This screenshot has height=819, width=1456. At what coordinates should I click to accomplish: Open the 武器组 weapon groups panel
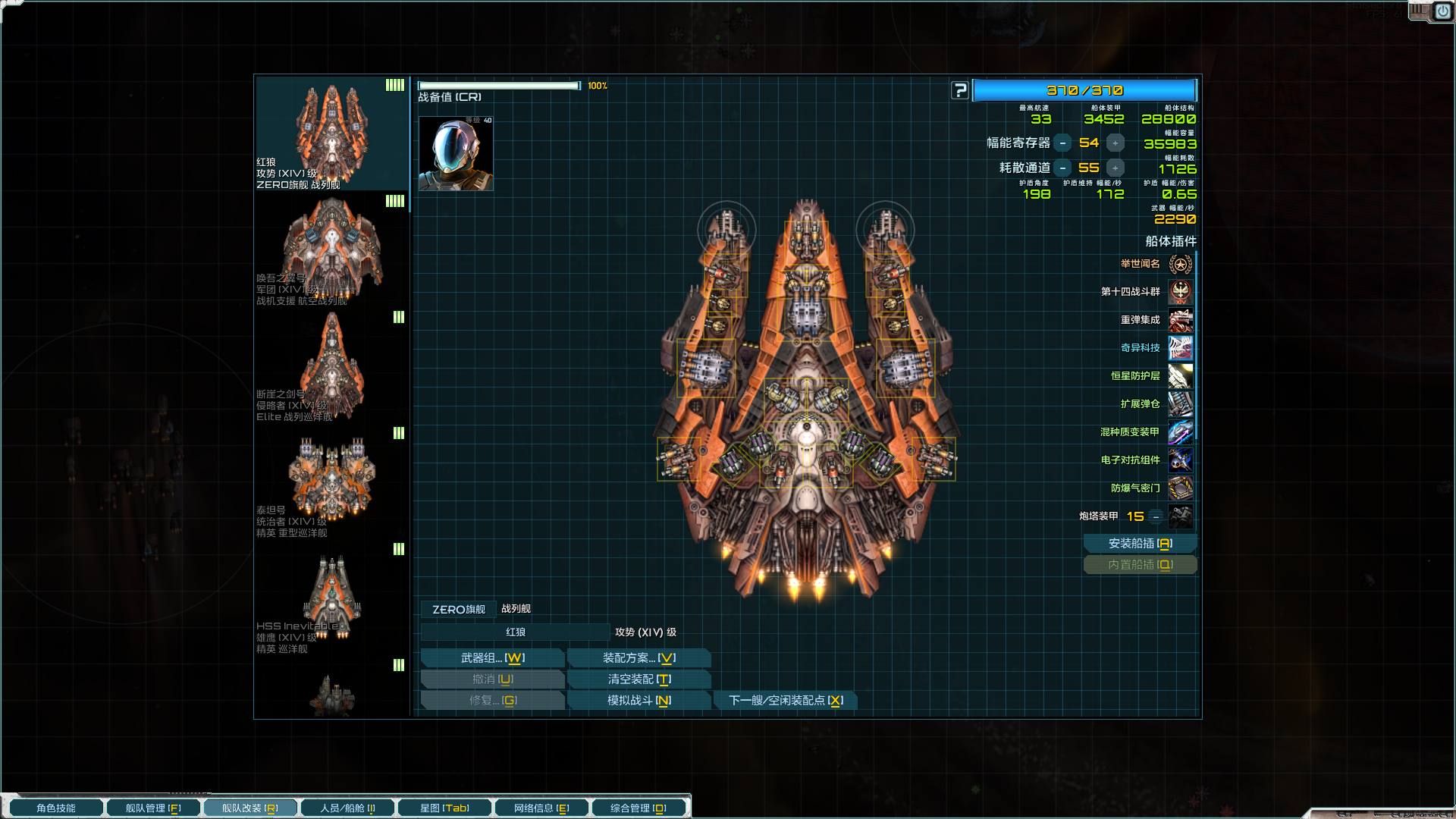tap(492, 658)
